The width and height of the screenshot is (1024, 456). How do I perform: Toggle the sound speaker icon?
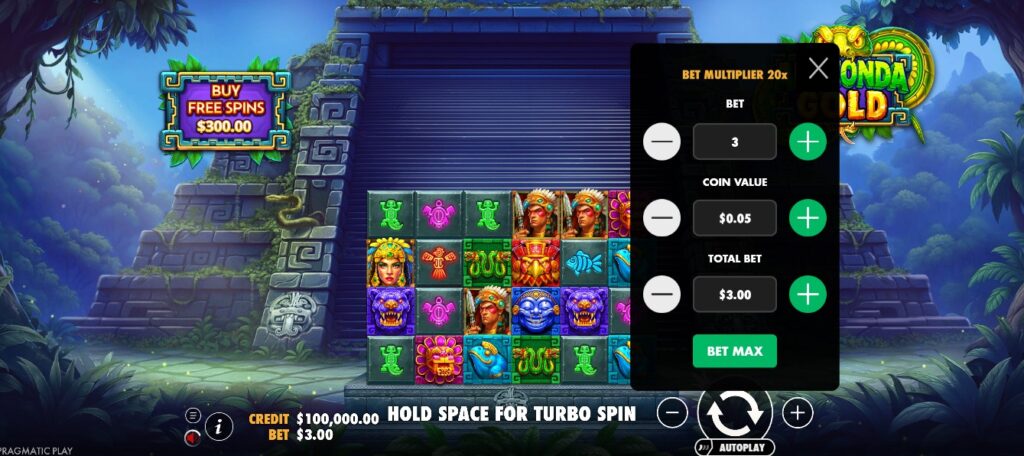tap(193, 436)
